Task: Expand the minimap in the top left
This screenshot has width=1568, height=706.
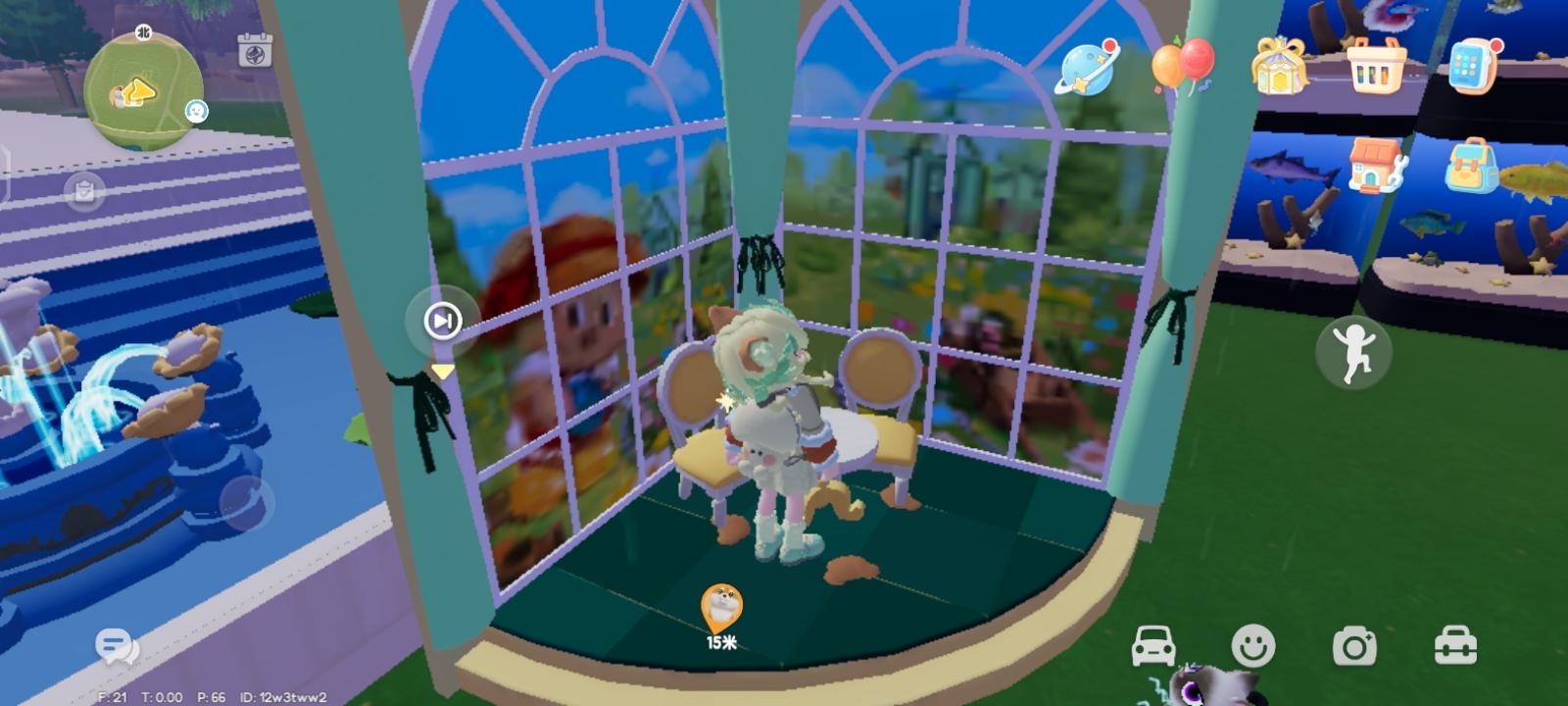Action: click(141, 88)
